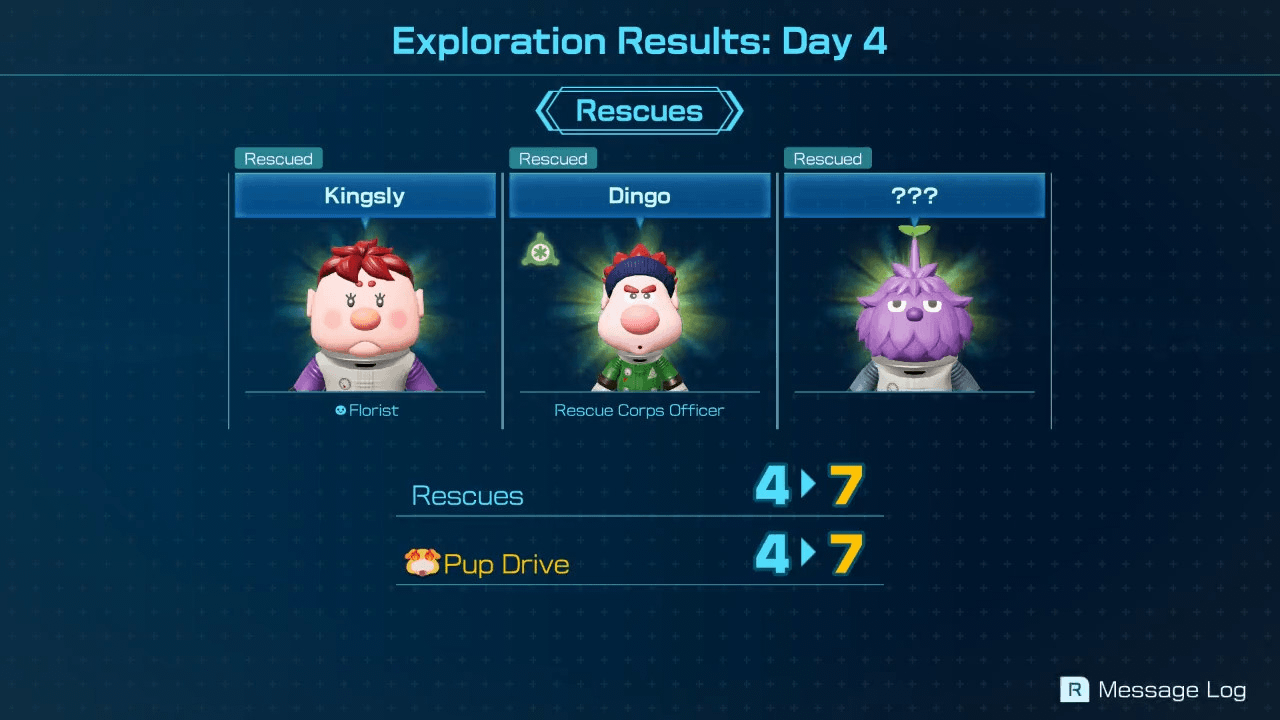Click the ??? name banner
The height and width of the screenshot is (720, 1280).
coord(913,196)
